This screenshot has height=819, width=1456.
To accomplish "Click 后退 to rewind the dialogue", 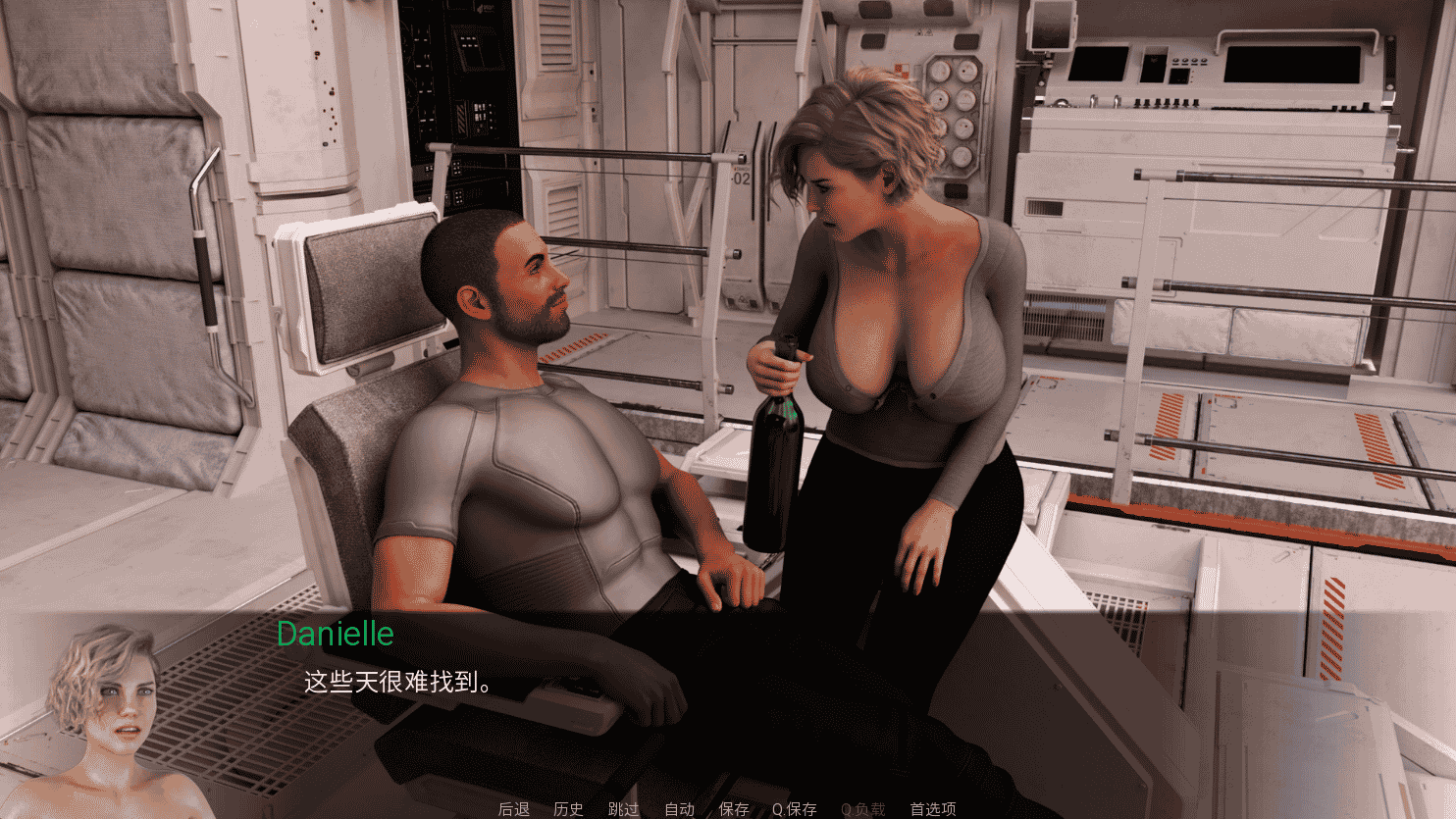I will click(512, 809).
